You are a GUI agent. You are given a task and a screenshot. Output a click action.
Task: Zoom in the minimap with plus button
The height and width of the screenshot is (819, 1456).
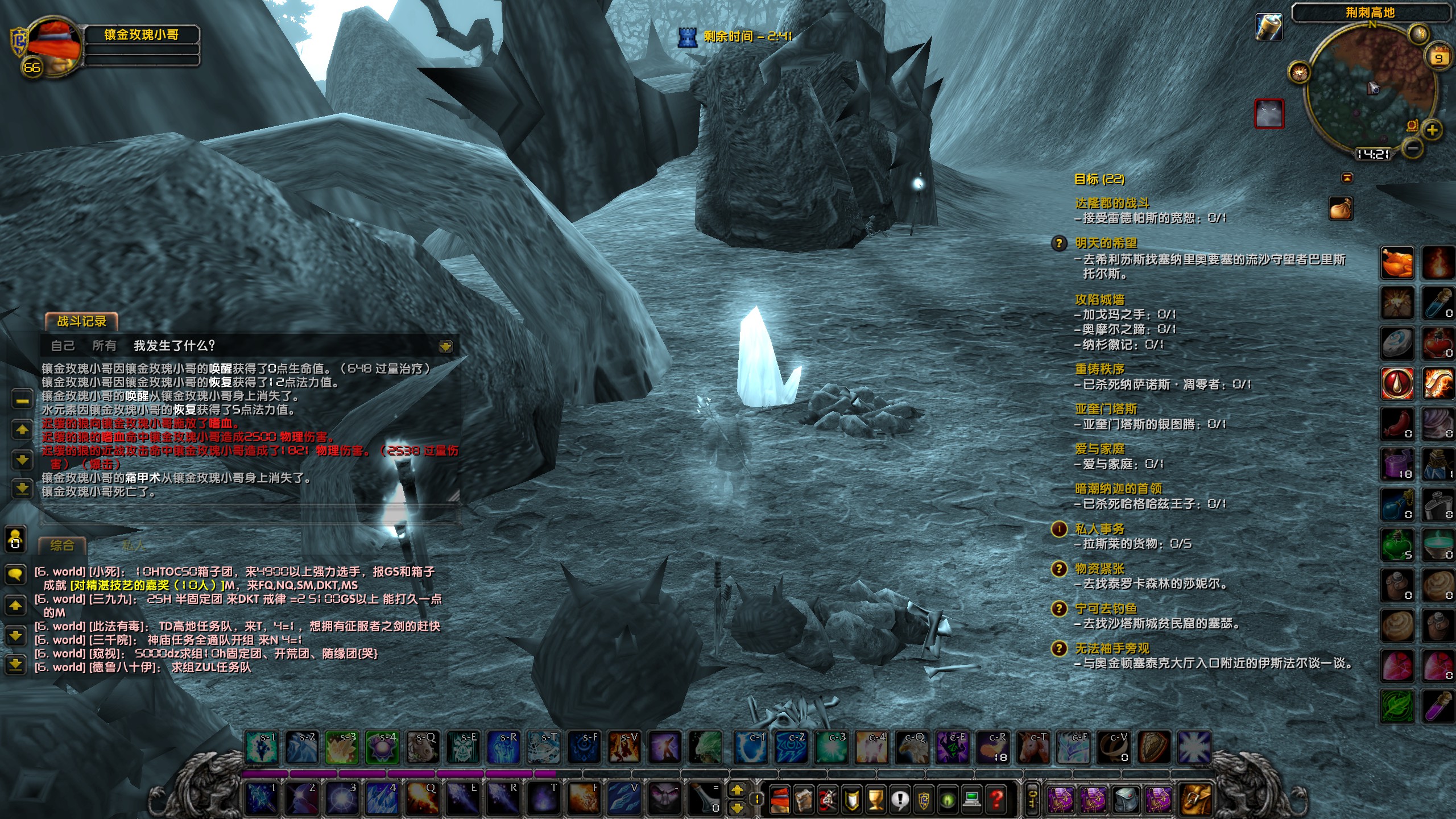1432,130
